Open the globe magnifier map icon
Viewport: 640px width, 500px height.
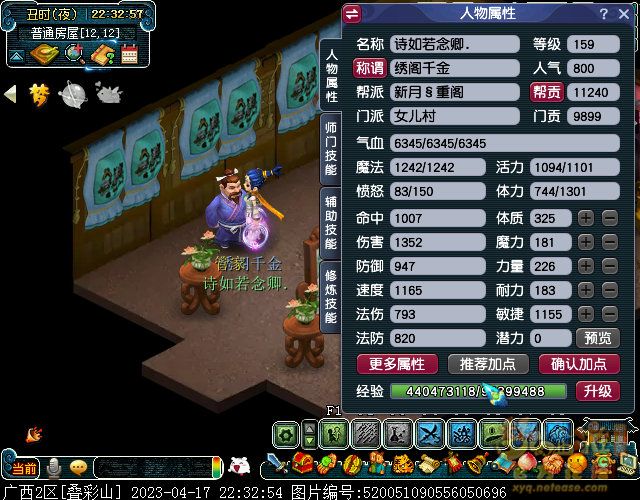(72, 54)
